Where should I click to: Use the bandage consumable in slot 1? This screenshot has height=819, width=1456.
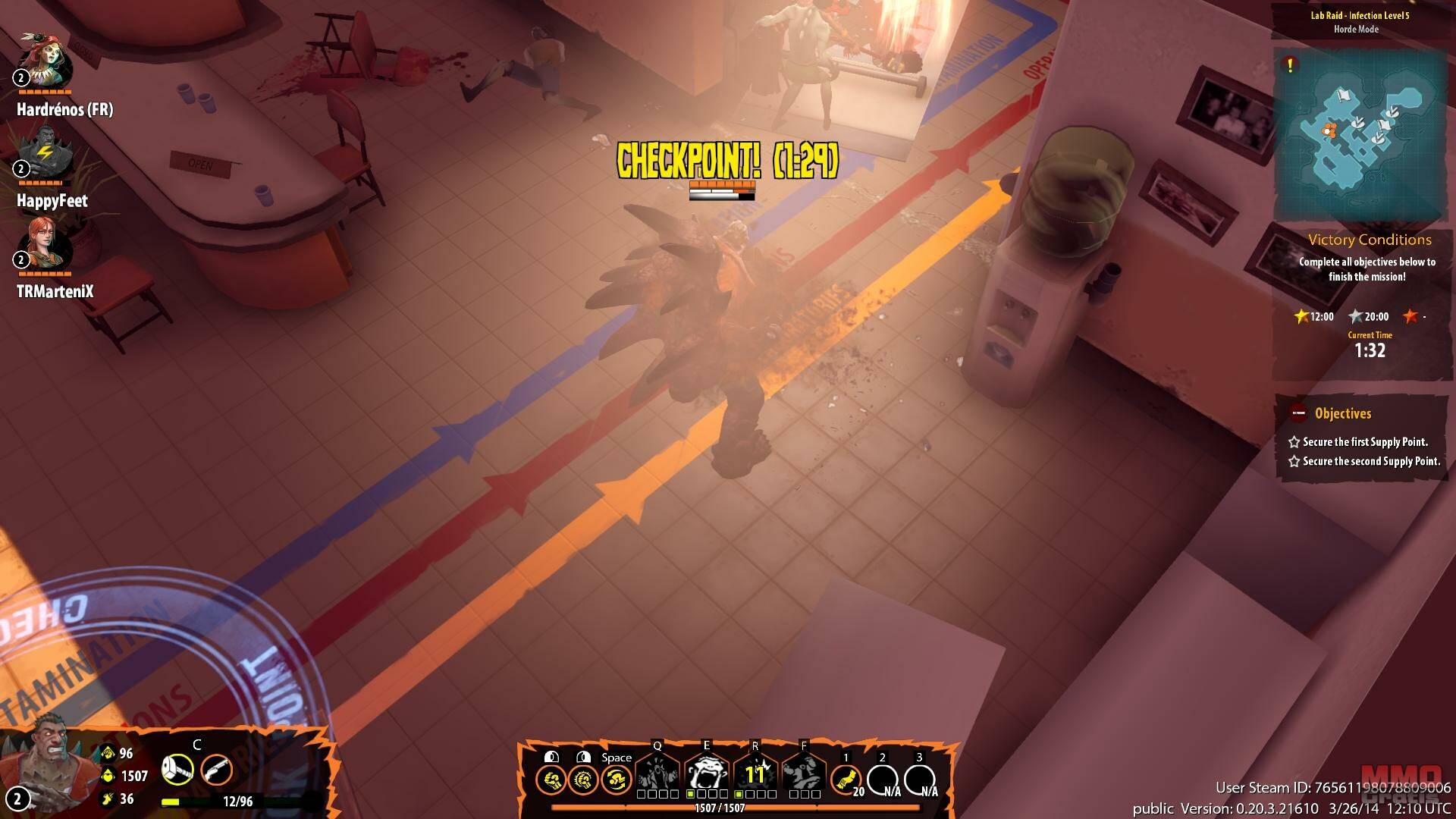click(x=846, y=780)
